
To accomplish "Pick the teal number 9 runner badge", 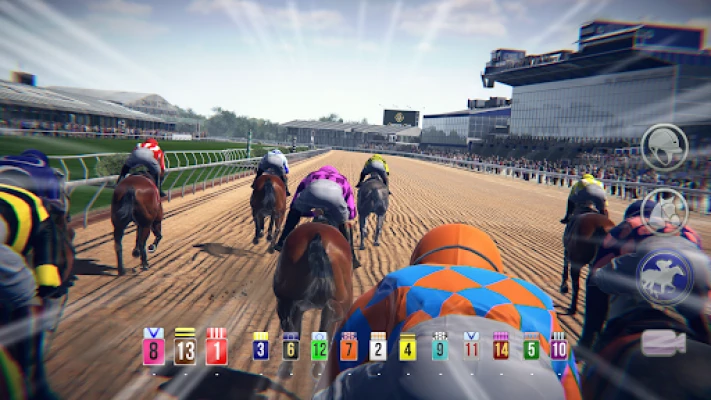I will (x=439, y=347).
